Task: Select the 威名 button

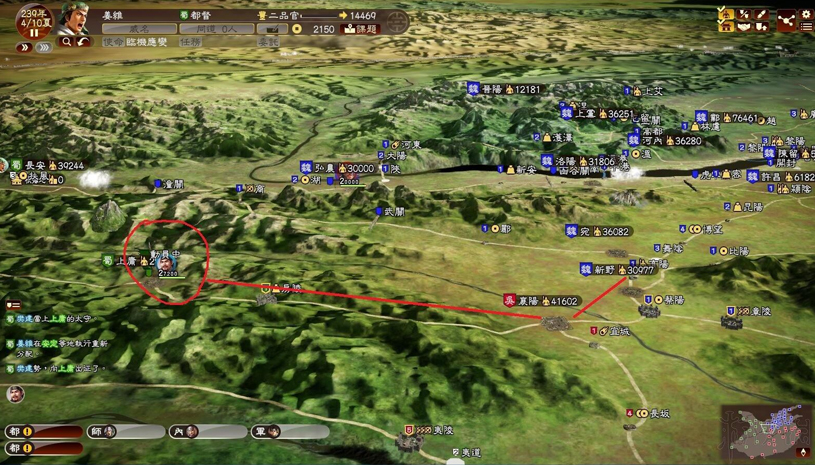Action: click(139, 29)
